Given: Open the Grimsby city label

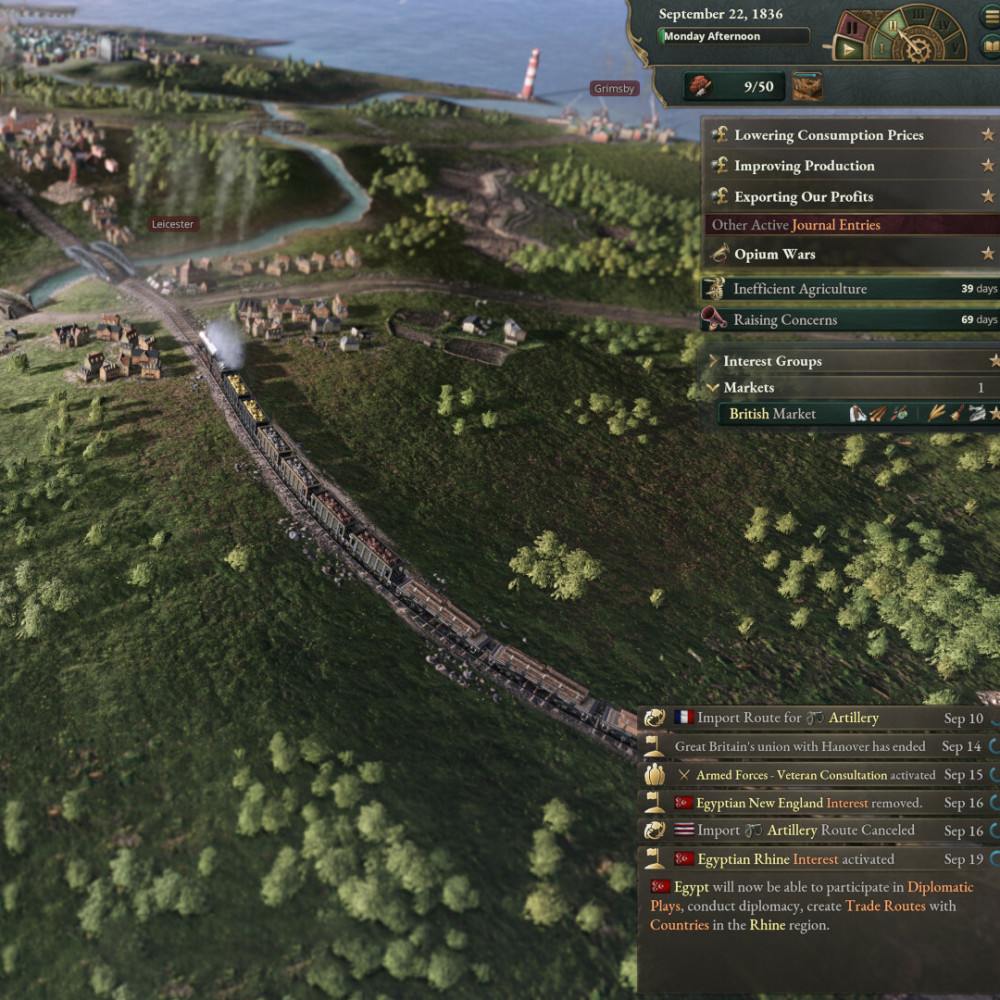Looking at the screenshot, I should (x=614, y=89).
